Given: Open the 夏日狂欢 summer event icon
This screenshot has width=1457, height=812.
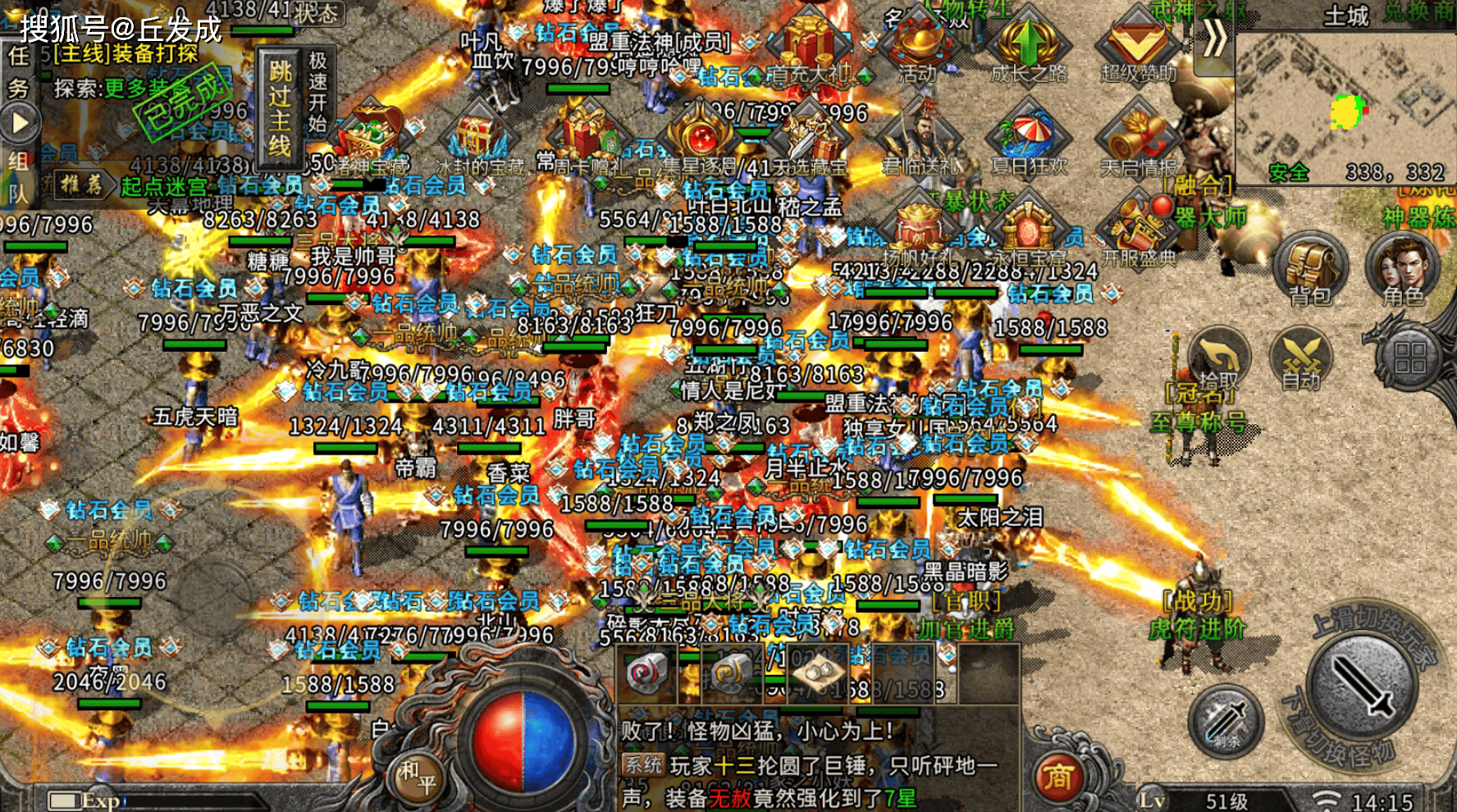Looking at the screenshot, I should (x=1028, y=139).
